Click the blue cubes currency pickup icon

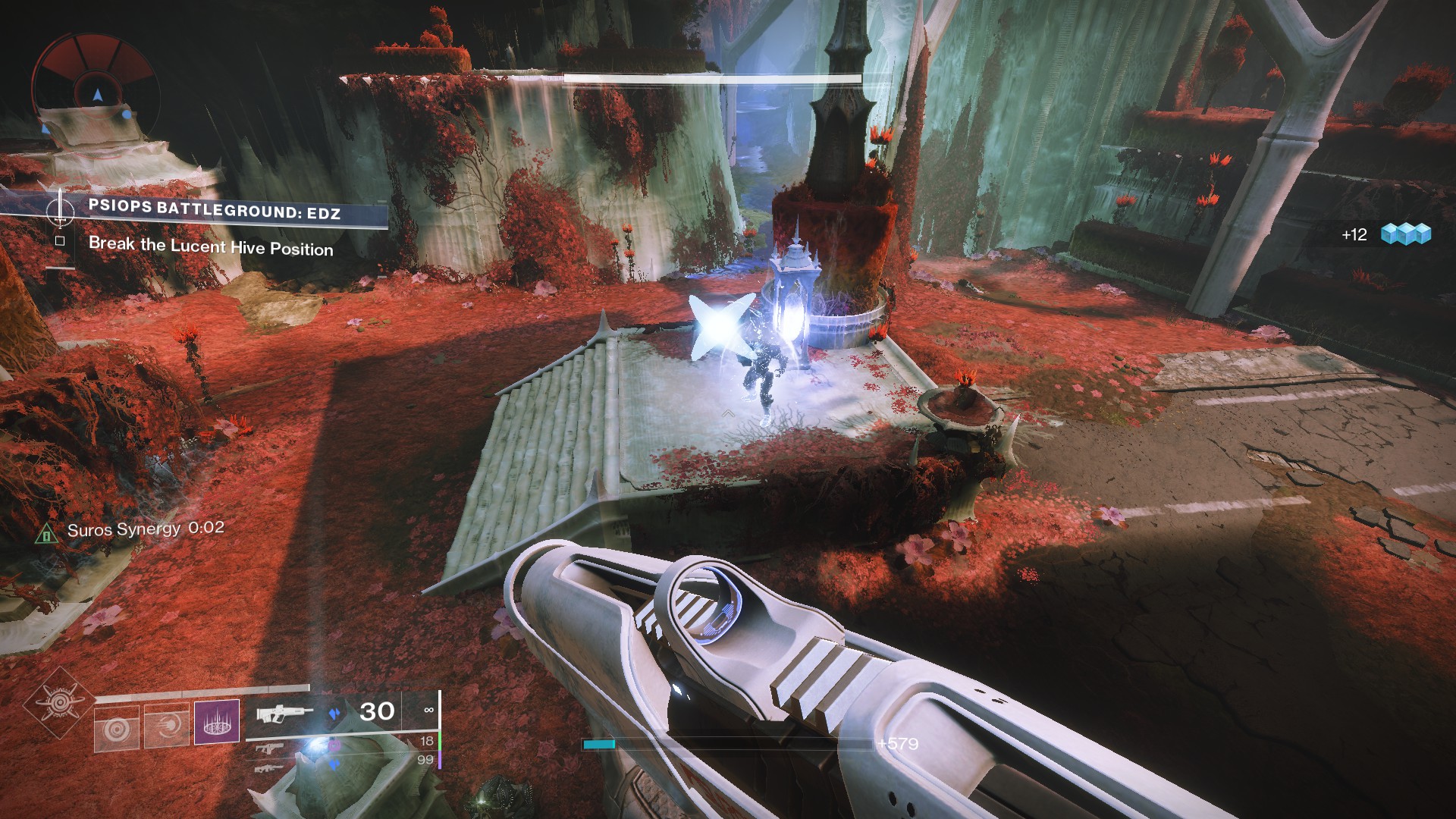(x=1405, y=234)
